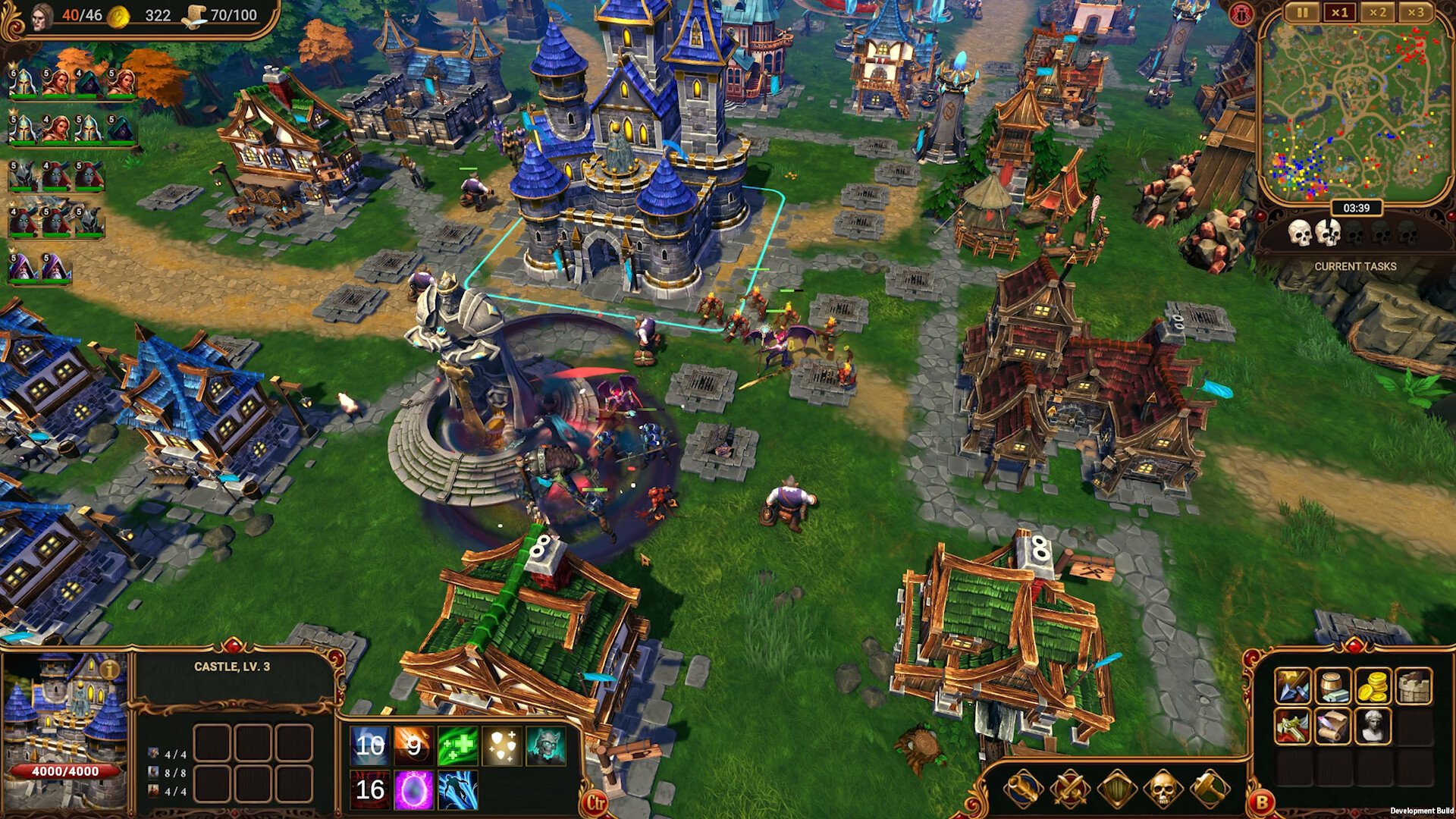Select the crossed swords attack flag
Image resolution: width=1456 pixels, height=819 pixels.
(1070, 790)
